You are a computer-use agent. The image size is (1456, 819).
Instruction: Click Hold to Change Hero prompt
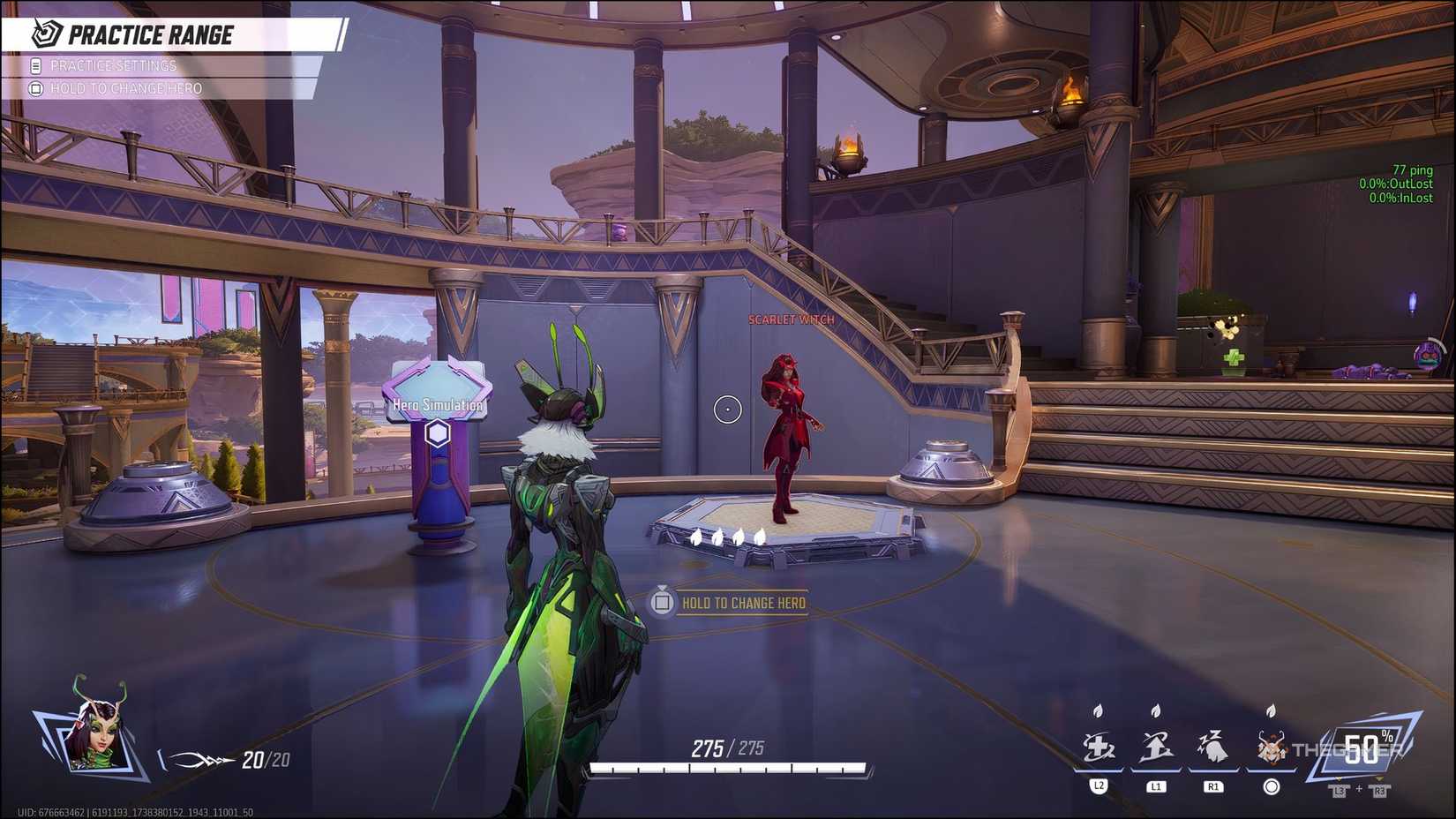744,603
